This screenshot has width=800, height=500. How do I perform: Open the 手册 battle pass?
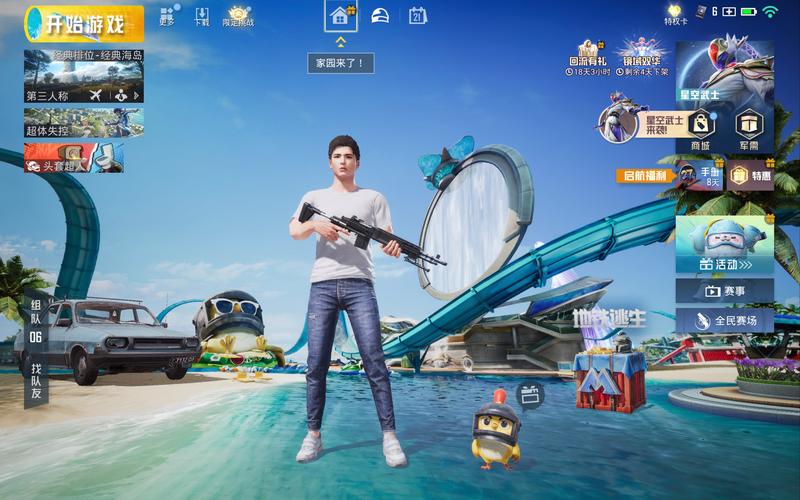[699, 176]
